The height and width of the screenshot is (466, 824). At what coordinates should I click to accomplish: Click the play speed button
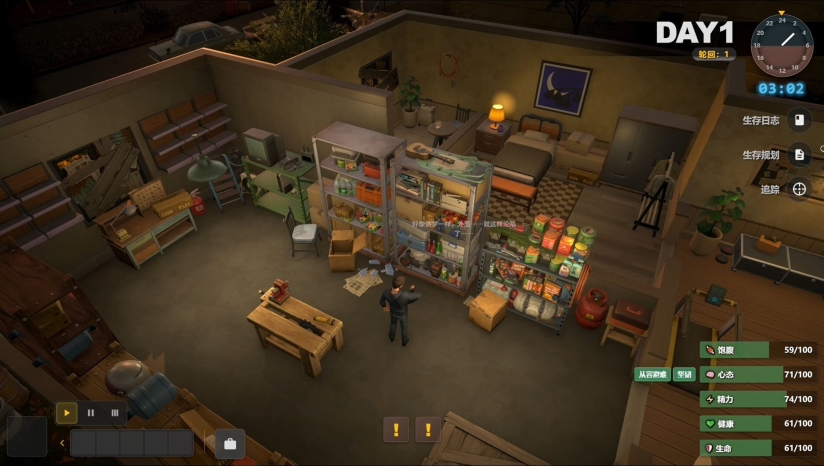coord(66,411)
